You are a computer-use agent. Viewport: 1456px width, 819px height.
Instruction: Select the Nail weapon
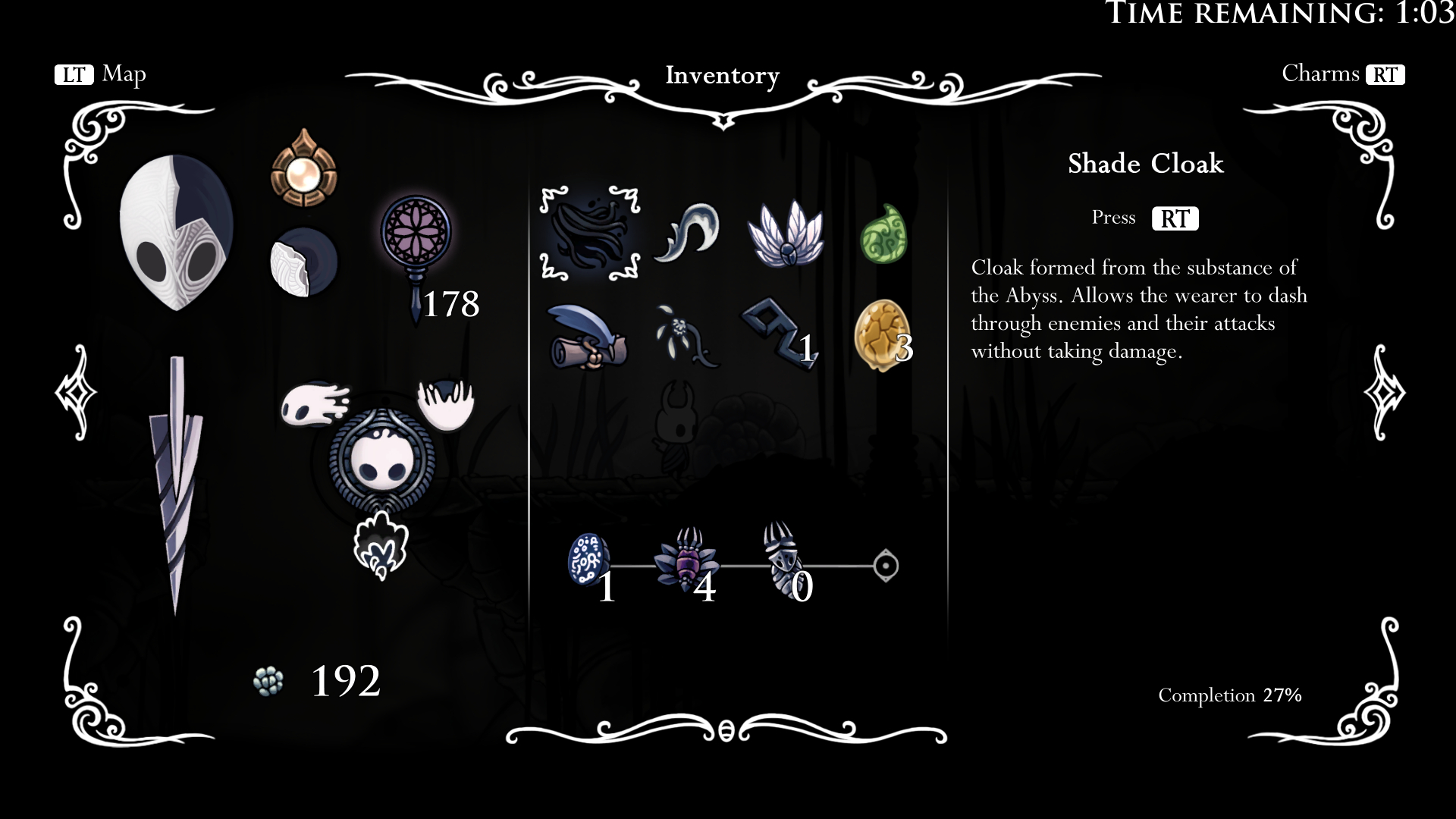click(x=176, y=485)
